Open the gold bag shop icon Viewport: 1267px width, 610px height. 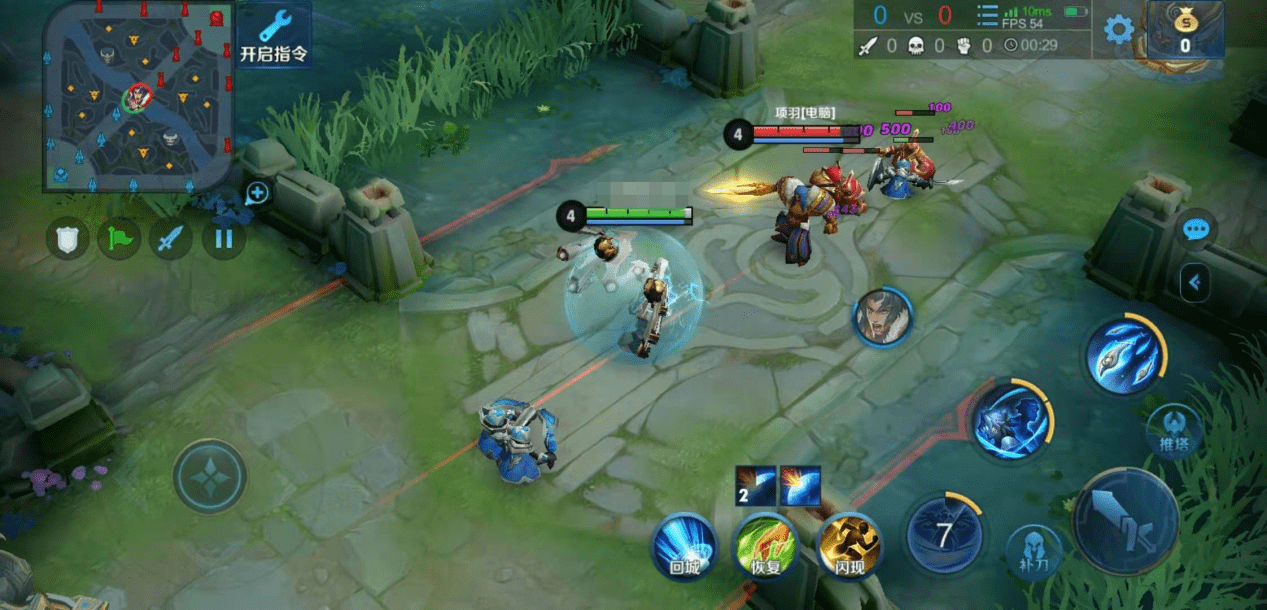click(x=1184, y=30)
